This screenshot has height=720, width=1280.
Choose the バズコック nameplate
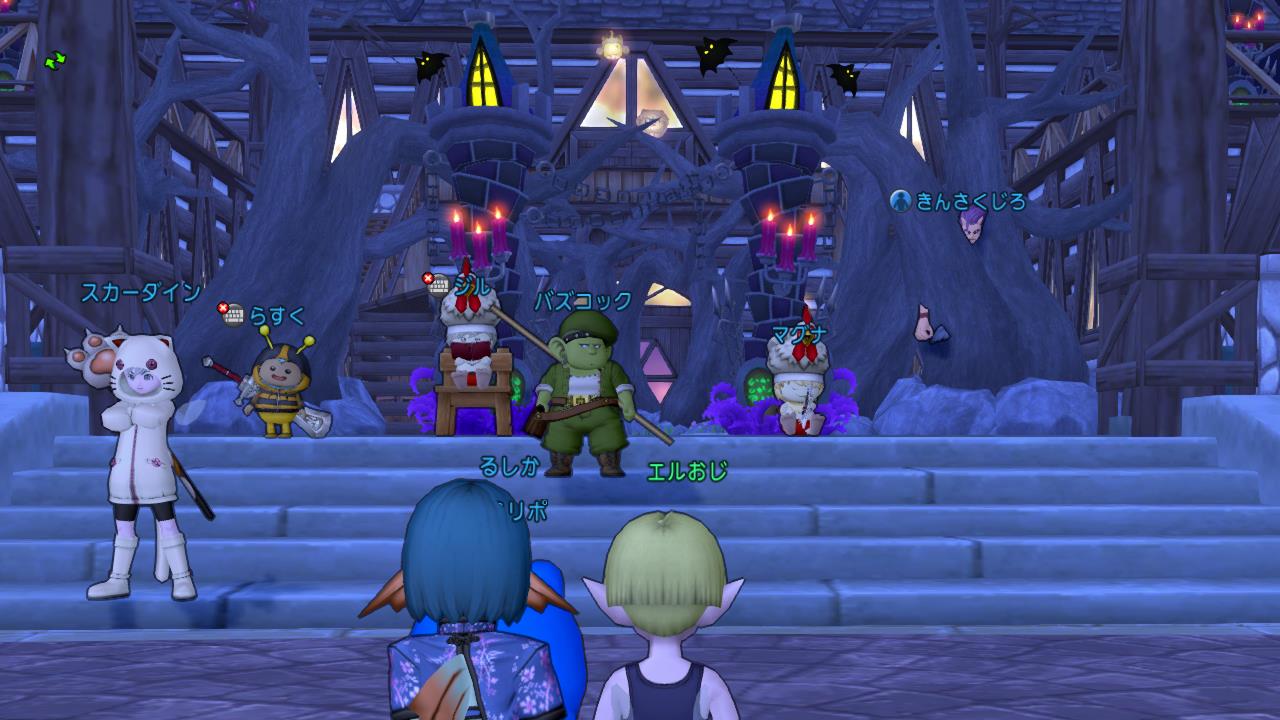[x=582, y=301]
